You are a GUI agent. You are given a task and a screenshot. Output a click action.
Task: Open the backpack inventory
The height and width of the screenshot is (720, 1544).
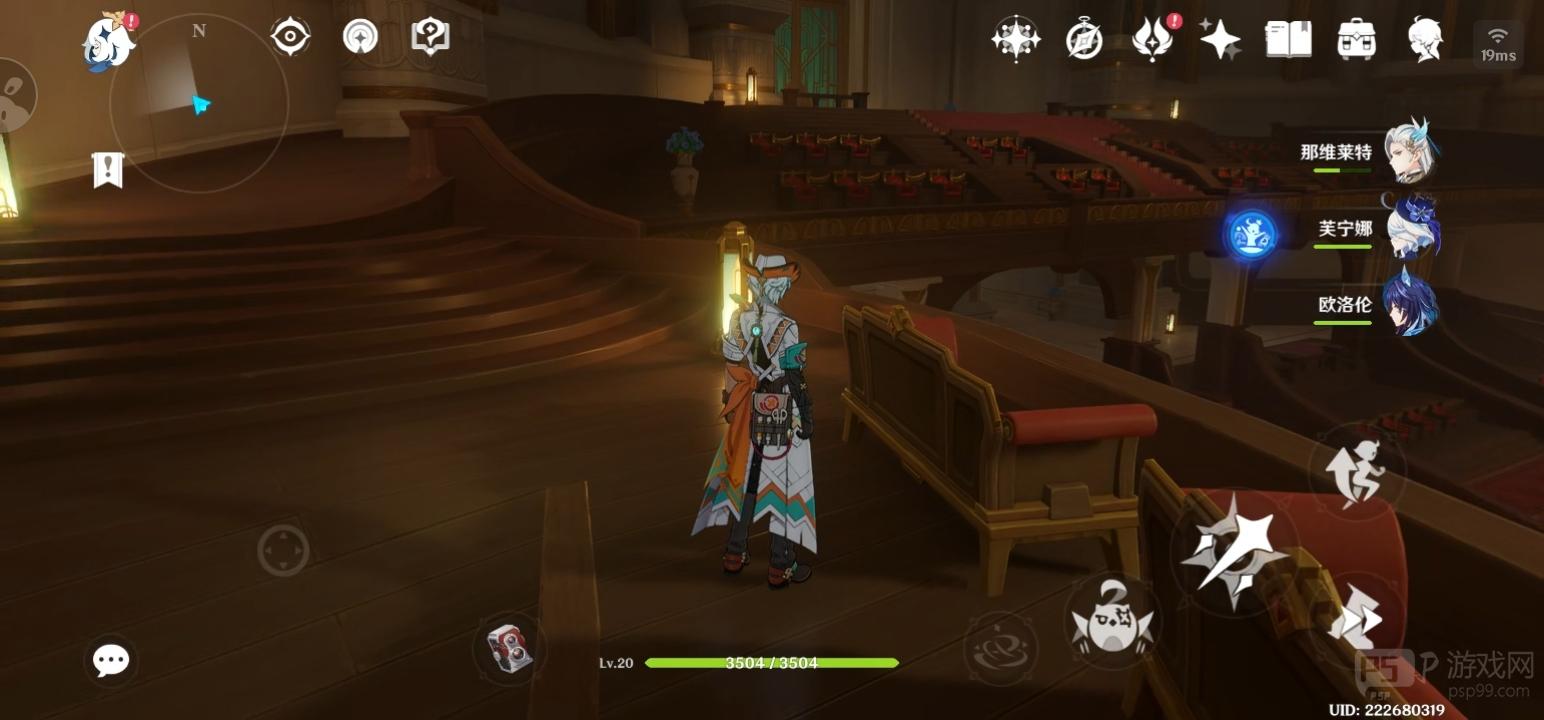pos(1356,40)
